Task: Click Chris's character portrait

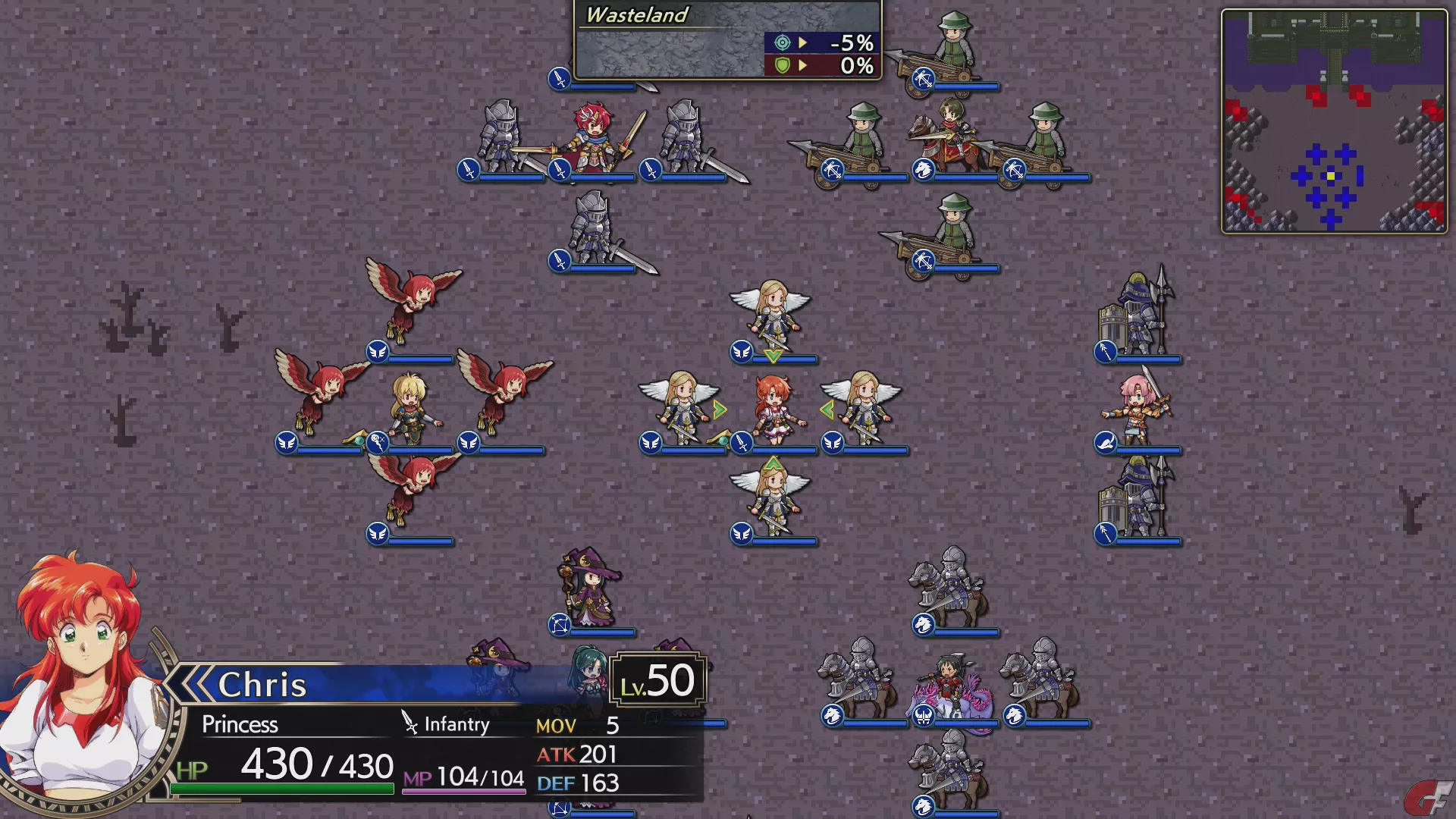Action: (x=80, y=682)
